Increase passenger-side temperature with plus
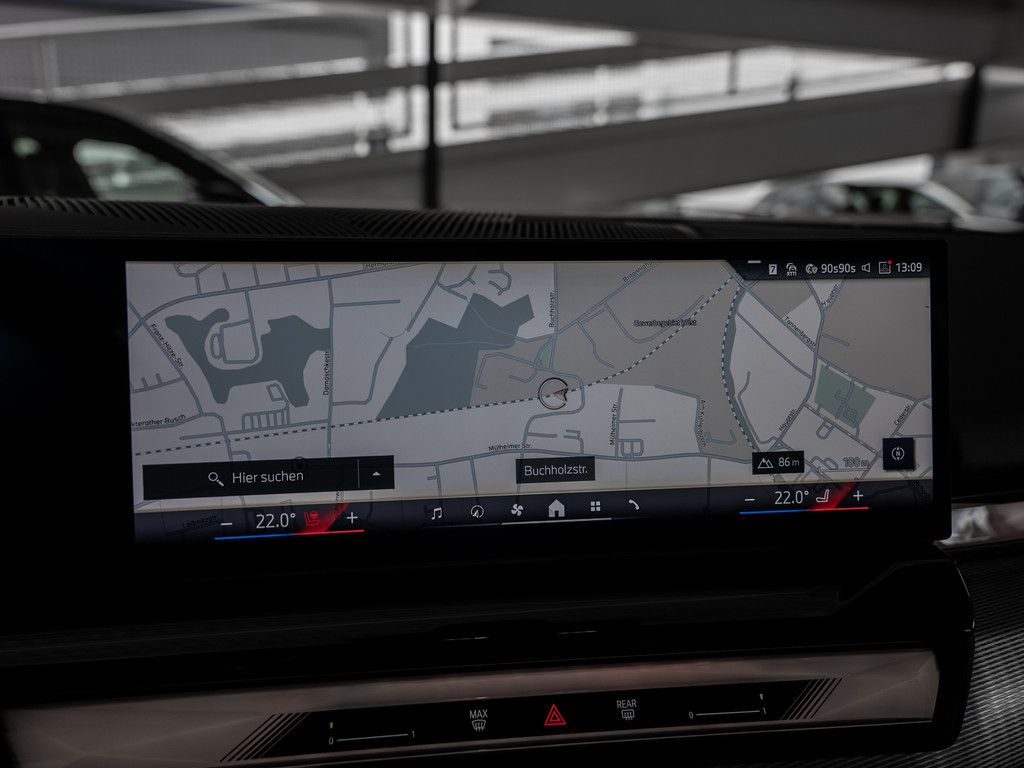Image resolution: width=1024 pixels, height=768 pixels. coord(858,495)
